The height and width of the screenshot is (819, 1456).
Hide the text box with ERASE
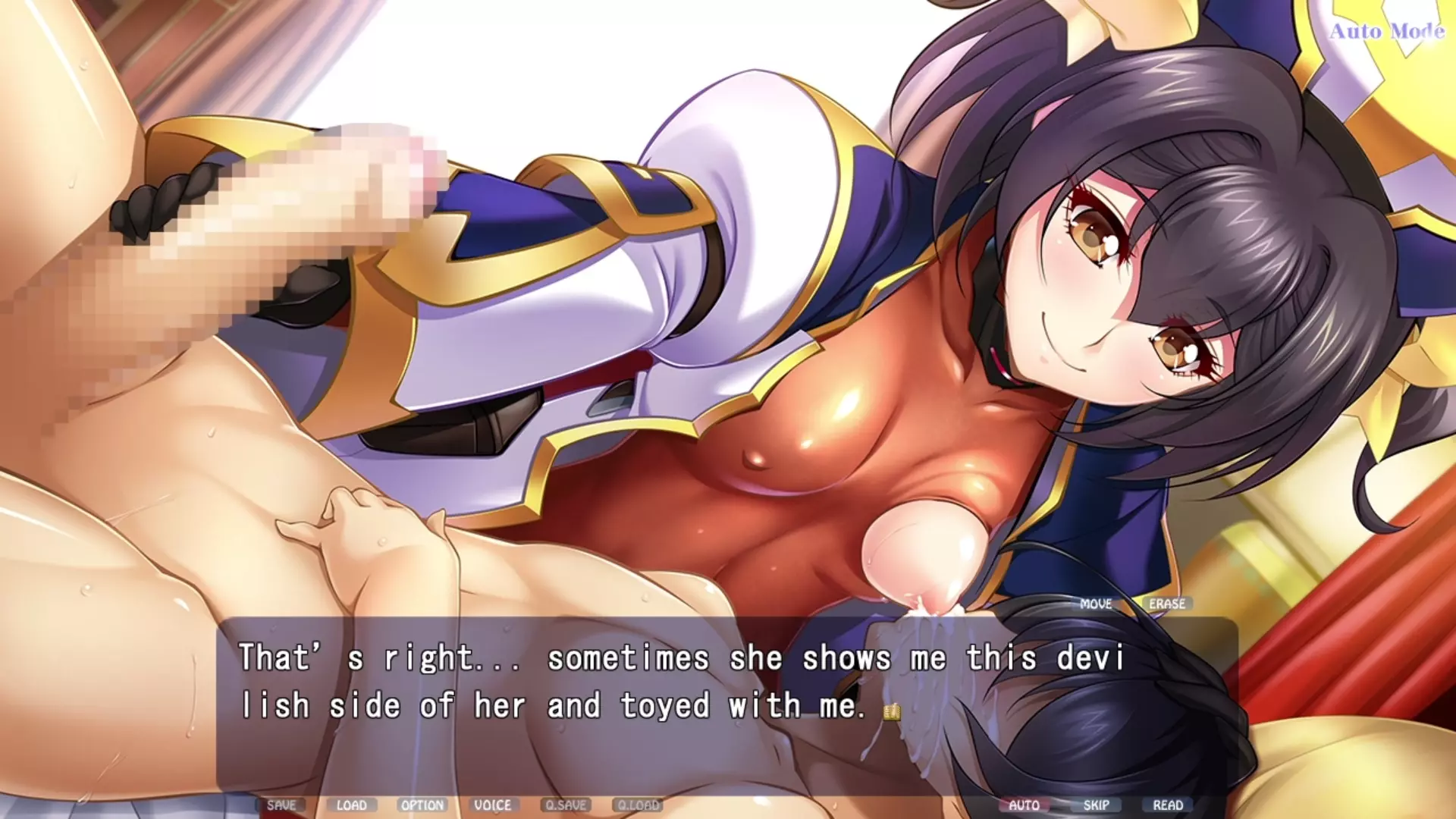click(1166, 604)
